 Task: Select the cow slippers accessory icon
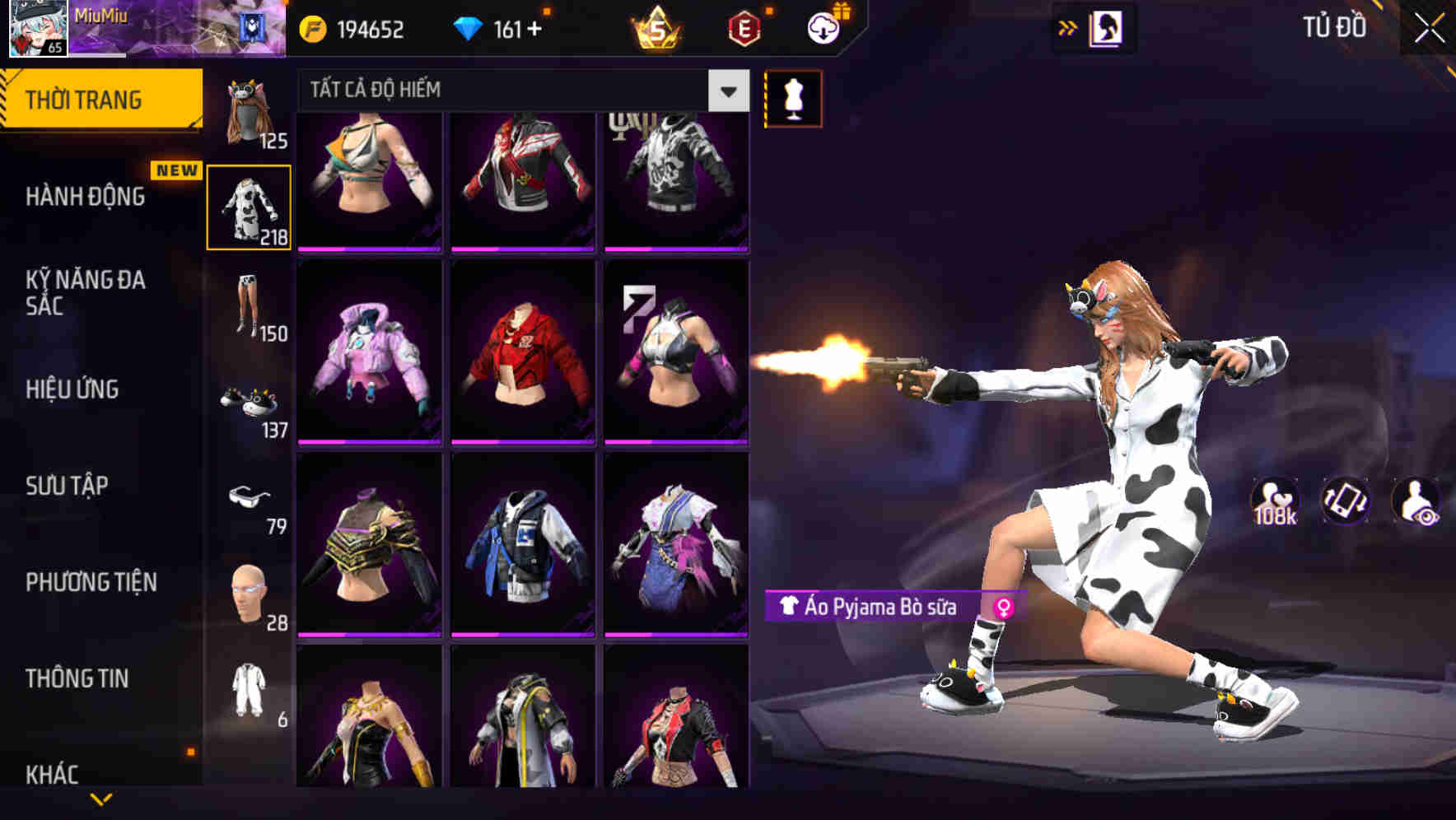[250, 401]
